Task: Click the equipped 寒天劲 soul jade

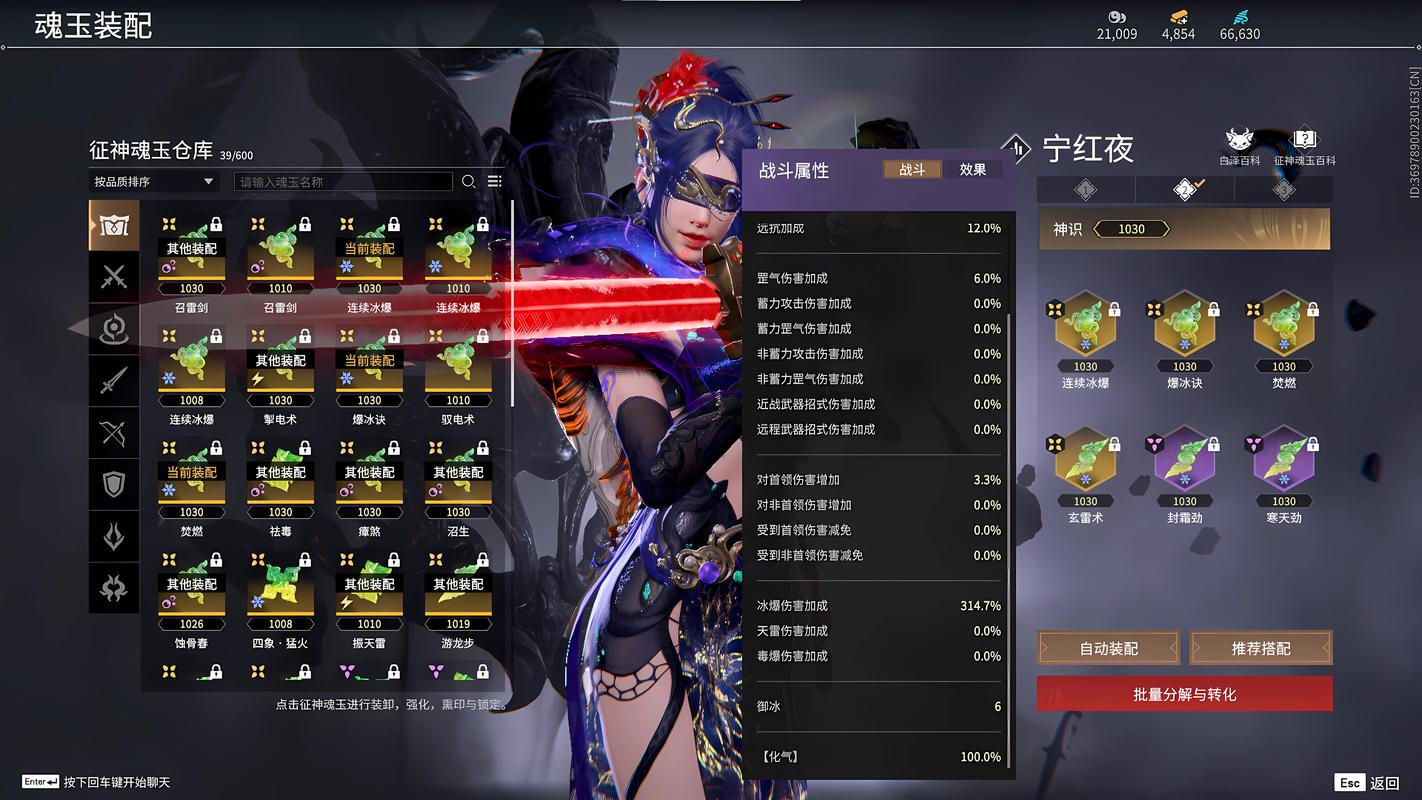Action: pyautogui.click(x=1283, y=467)
